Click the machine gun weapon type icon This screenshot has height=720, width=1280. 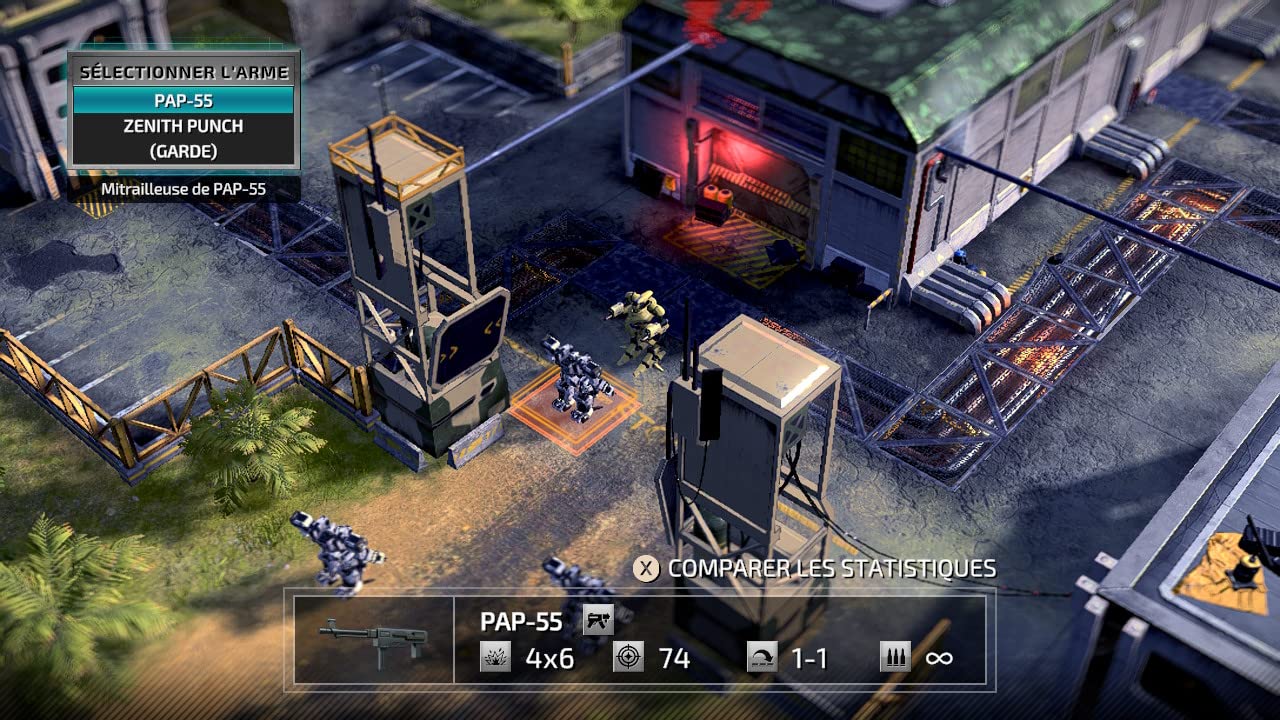(x=598, y=621)
